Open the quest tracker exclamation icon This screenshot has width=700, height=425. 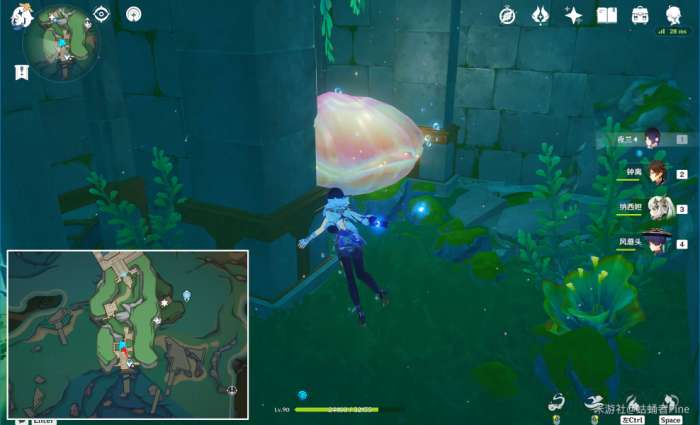coord(21,72)
